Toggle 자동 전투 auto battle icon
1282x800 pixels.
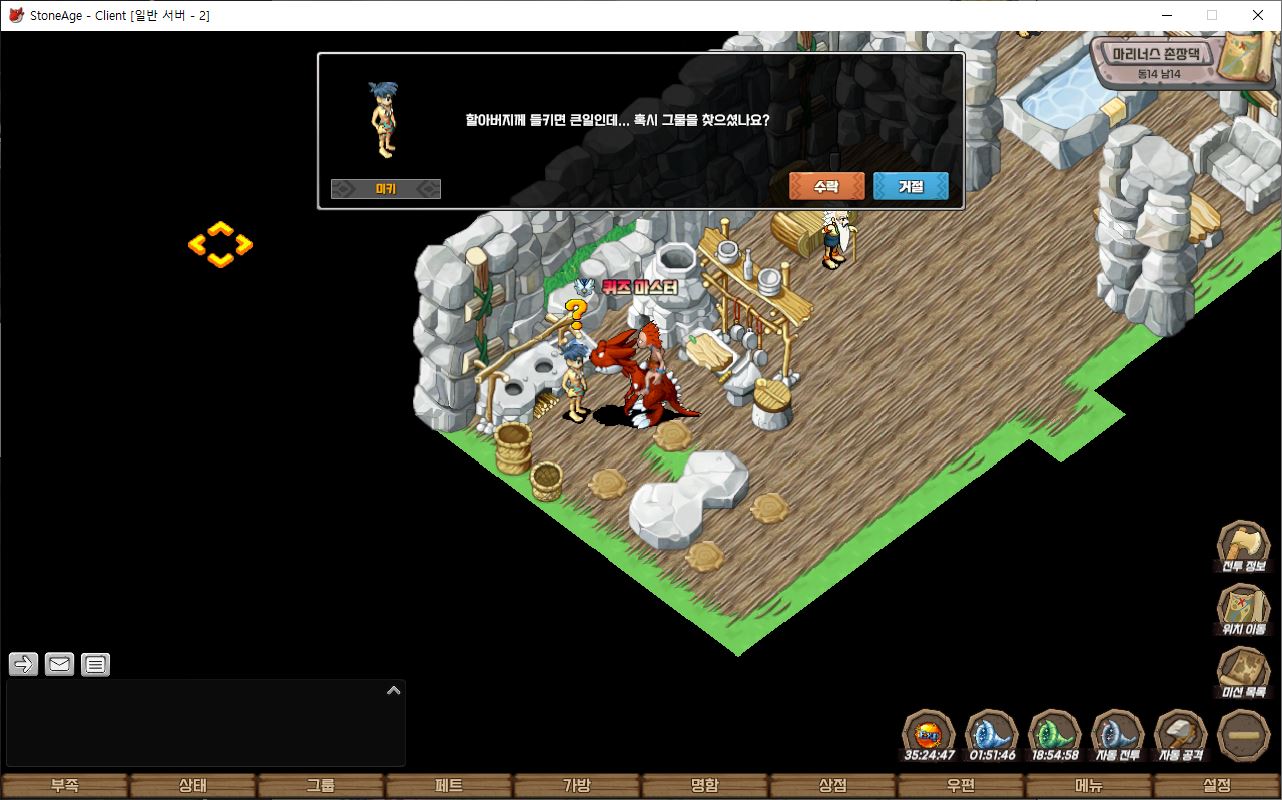coord(1118,736)
